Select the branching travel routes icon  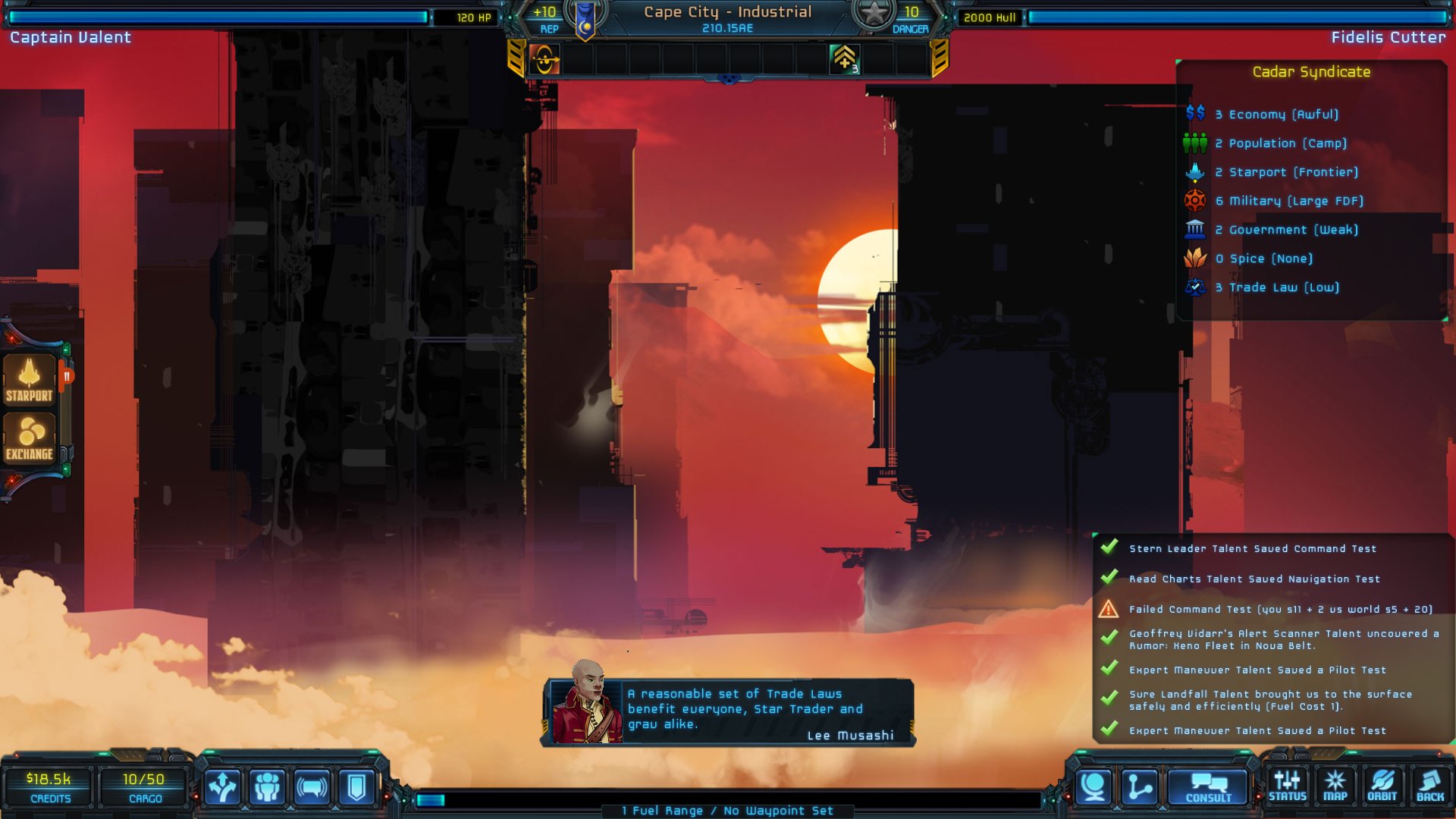point(222,786)
